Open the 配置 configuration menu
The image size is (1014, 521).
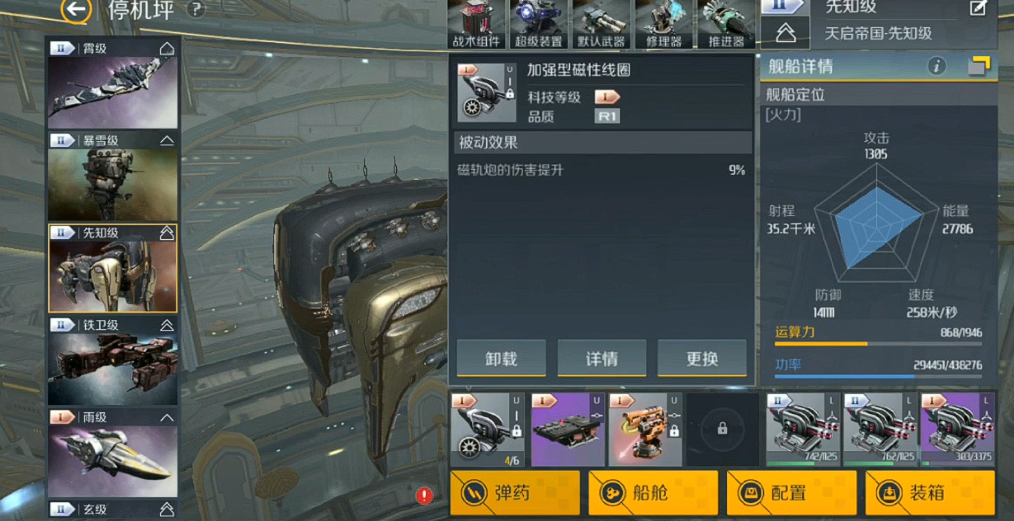[x=791, y=493]
